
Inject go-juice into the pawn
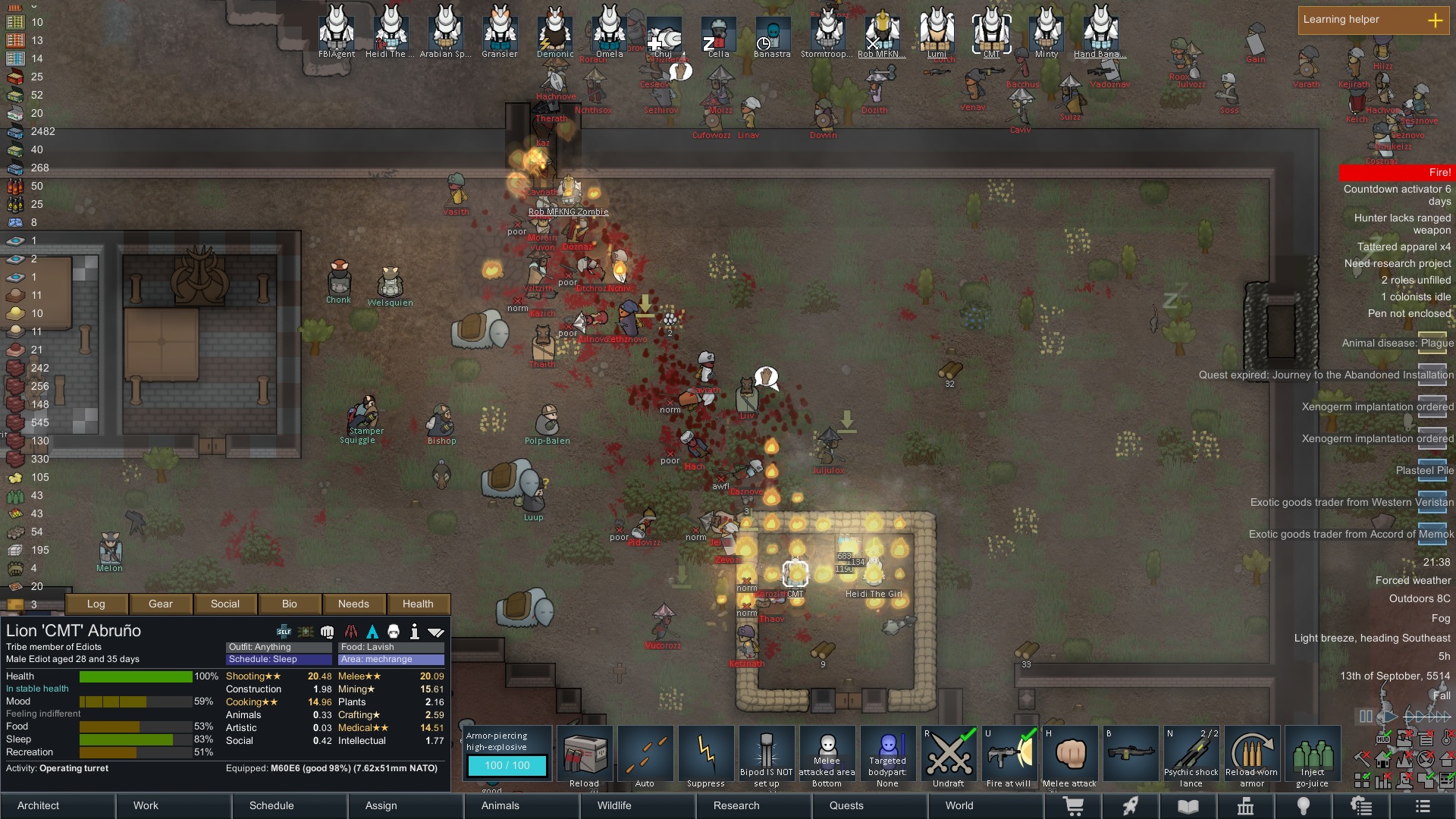coord(1313,756)
